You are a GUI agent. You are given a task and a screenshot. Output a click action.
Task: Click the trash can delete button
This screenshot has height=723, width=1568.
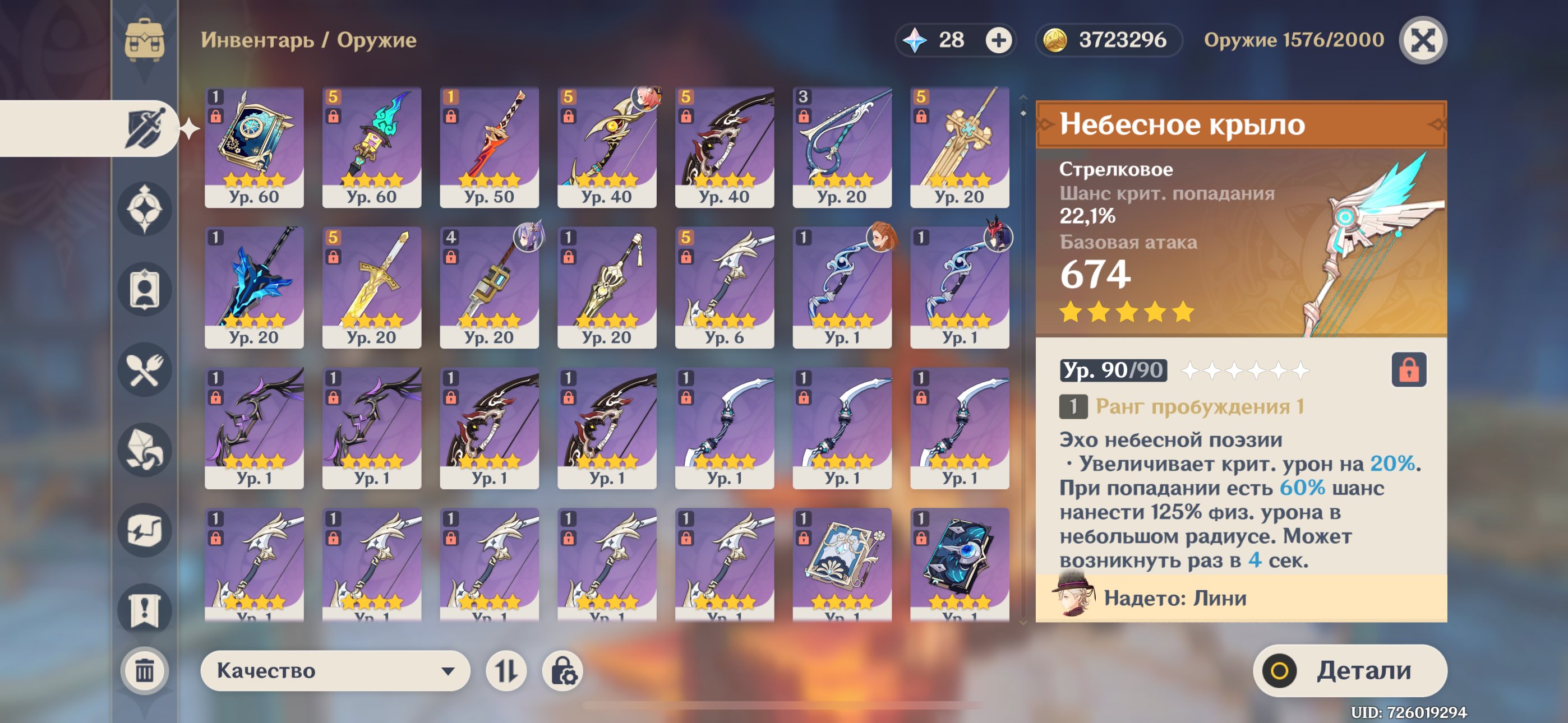(144, 670)
